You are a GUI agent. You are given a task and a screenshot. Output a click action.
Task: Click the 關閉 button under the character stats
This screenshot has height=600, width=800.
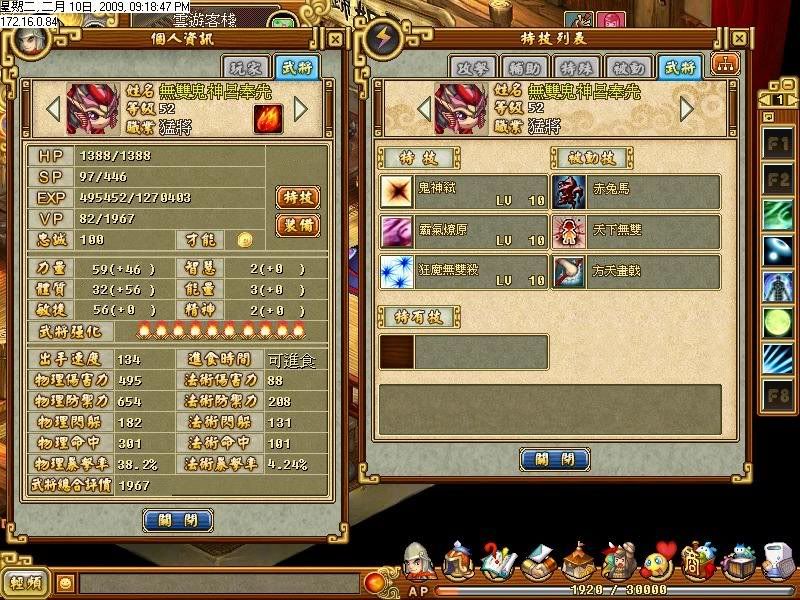coord(178,520)
